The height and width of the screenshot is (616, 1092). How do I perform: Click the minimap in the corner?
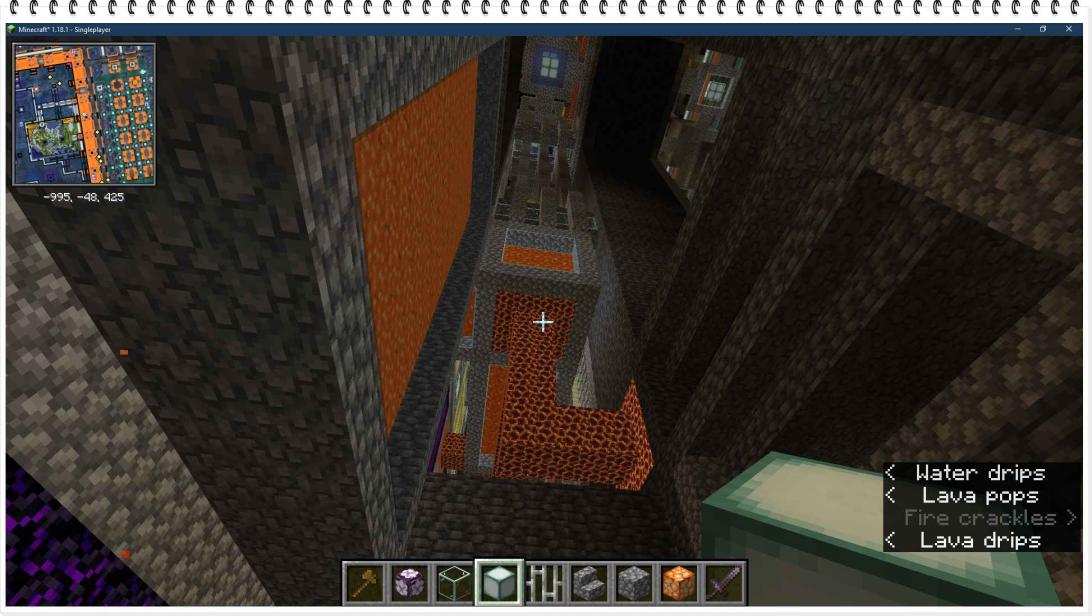tap(84, 113)
